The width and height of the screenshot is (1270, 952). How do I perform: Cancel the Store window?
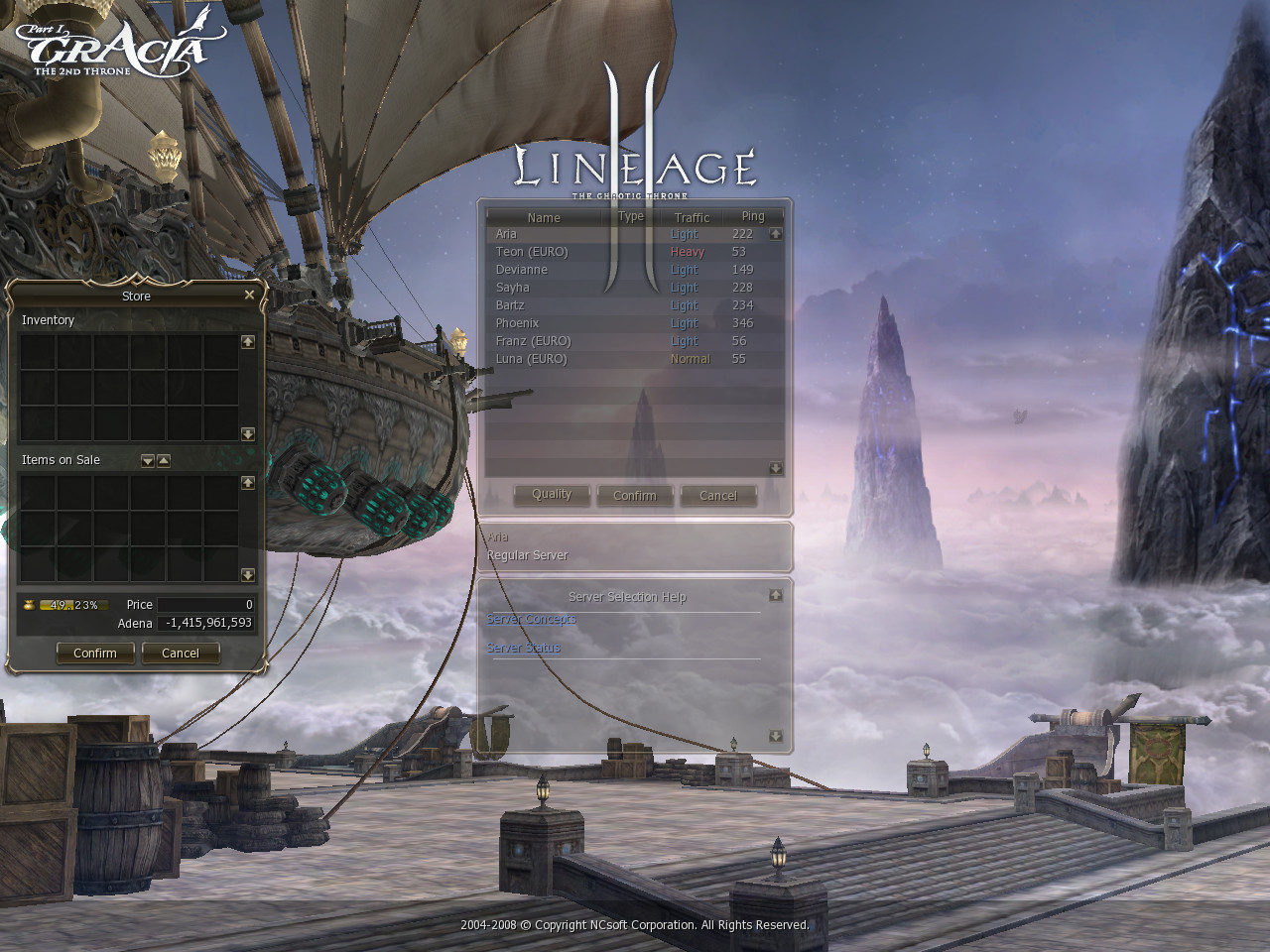[x=181, y=654]
